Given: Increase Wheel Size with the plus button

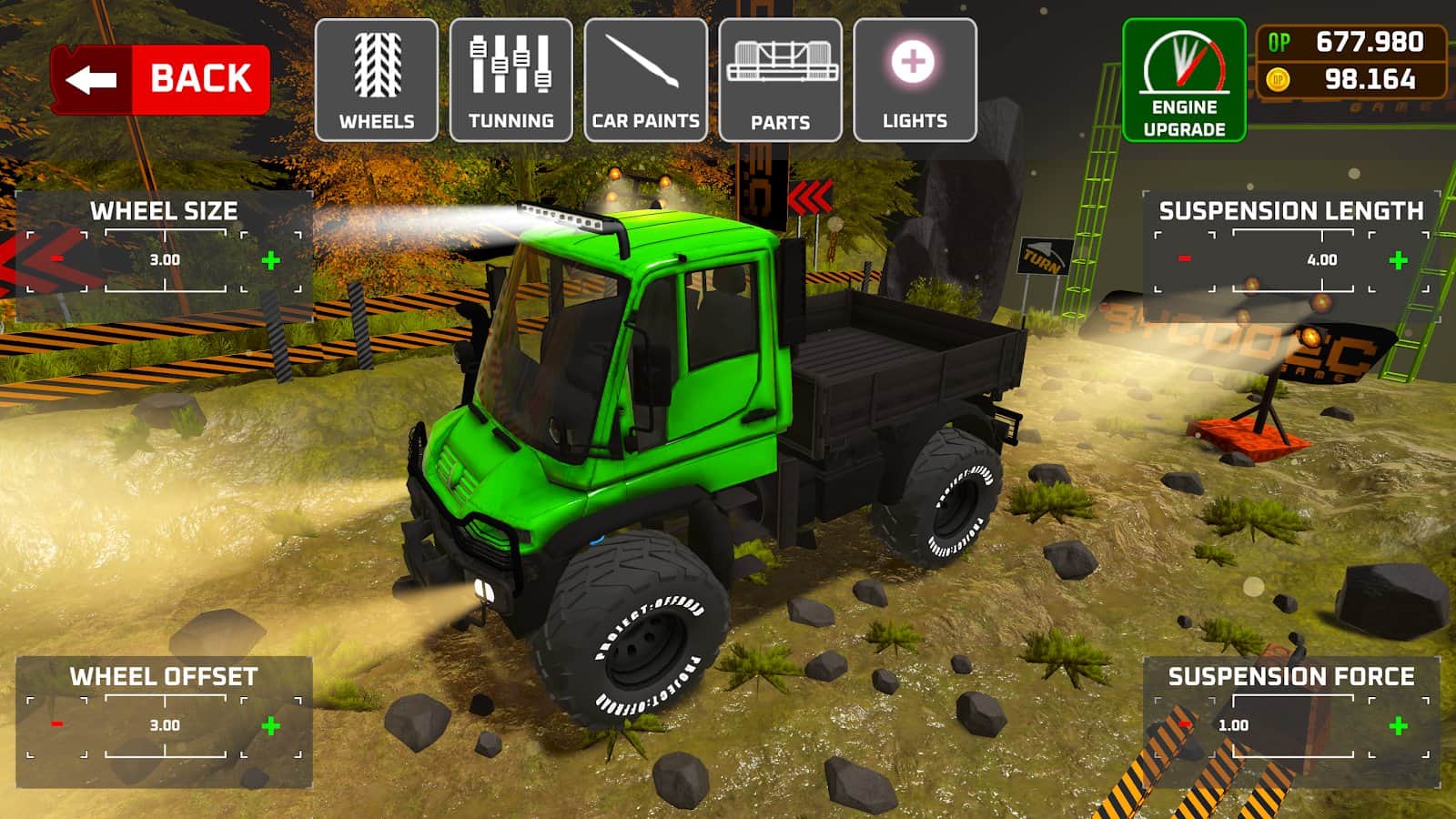Looking at the screenshot, I should [x=270, y=261].
